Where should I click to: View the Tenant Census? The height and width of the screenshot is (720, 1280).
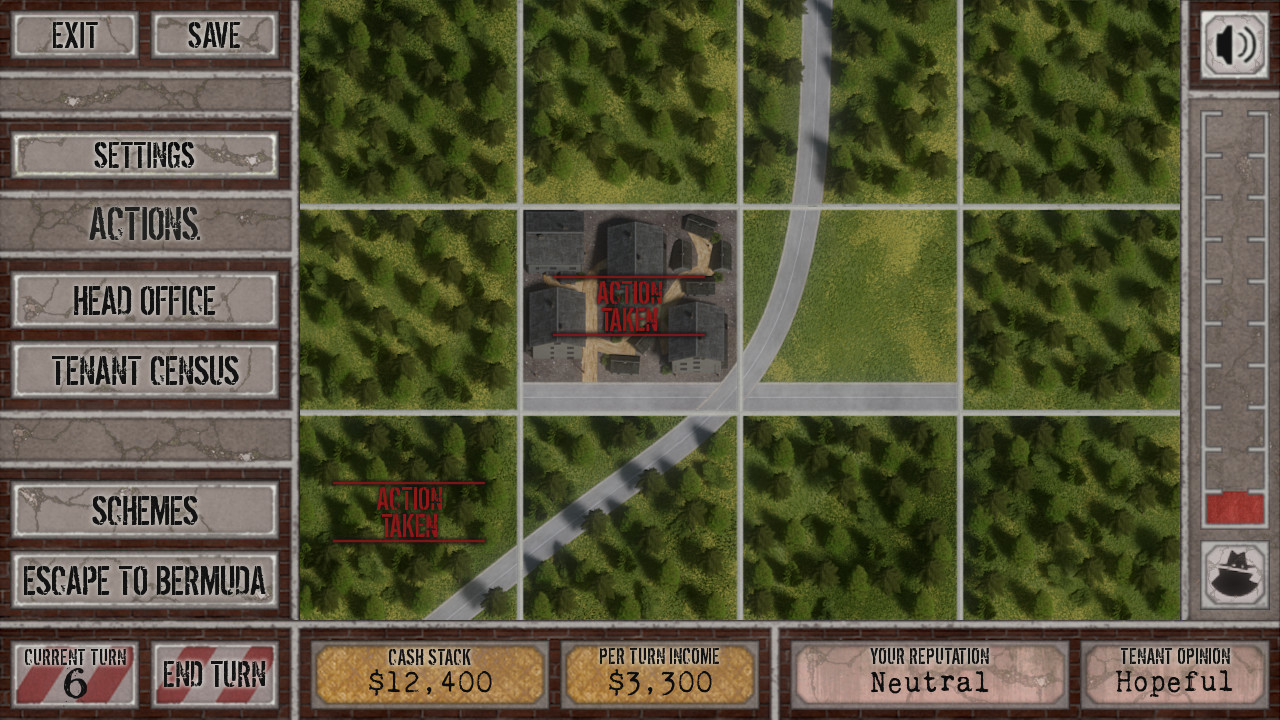(x=145, y=371)
